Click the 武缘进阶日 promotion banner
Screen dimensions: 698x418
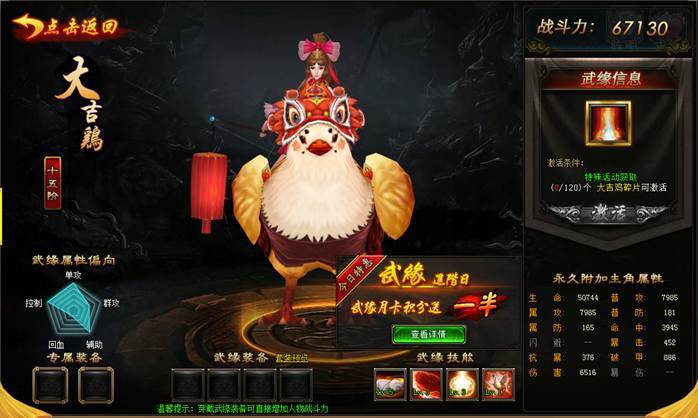click(x=428, y=288)
